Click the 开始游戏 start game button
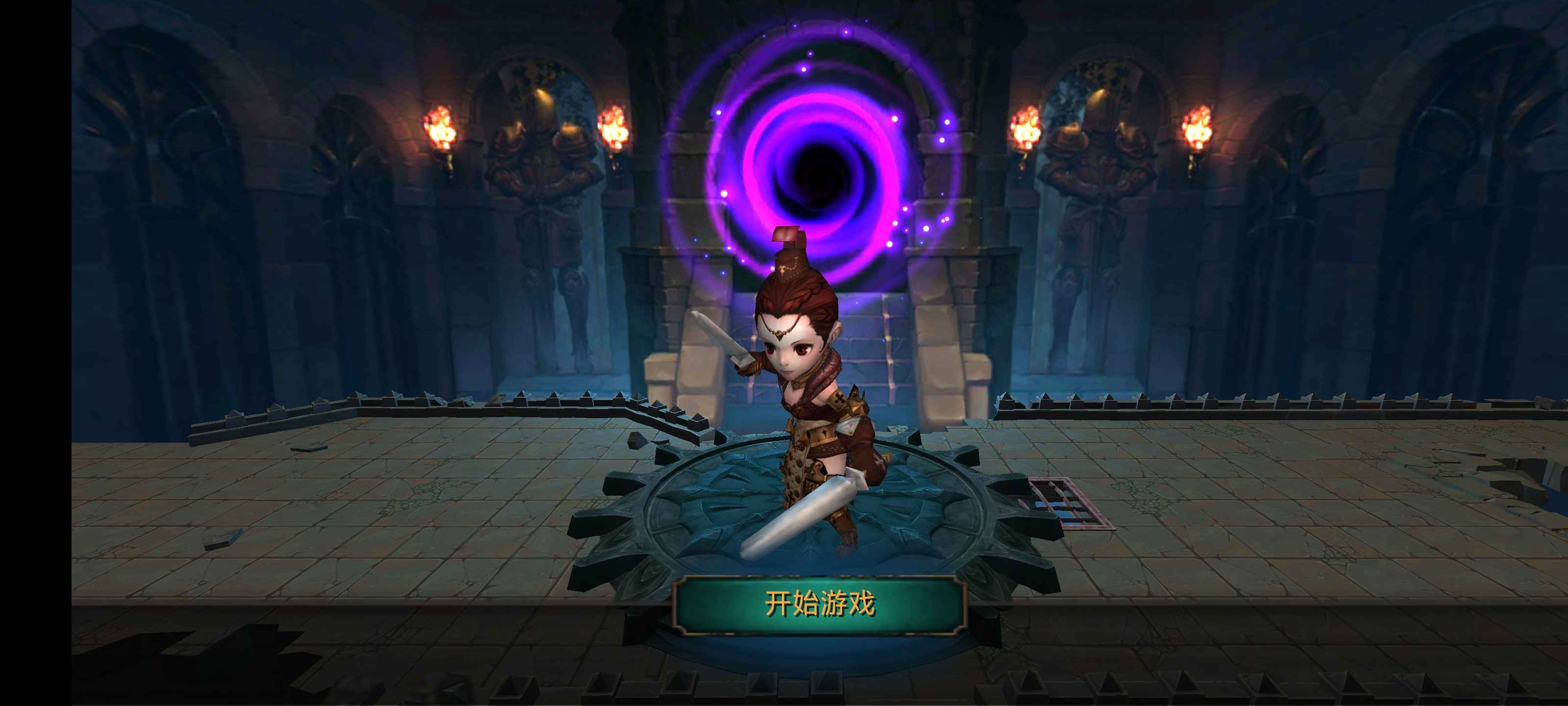Image resolution: width=1568 pixels, height=706 pixels. tap(819, 605)
